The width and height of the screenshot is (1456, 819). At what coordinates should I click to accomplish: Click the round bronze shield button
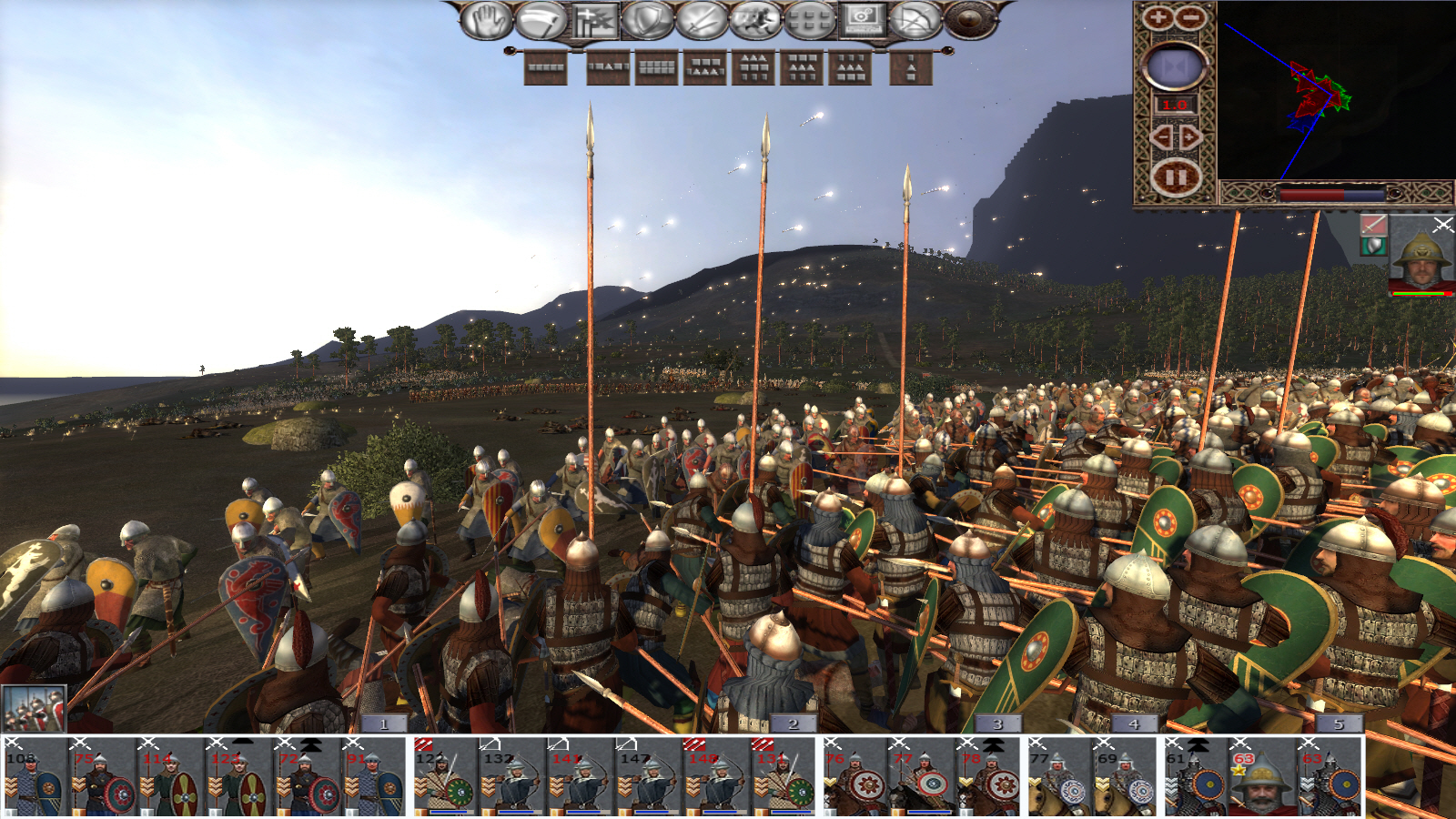click(970, 20)
